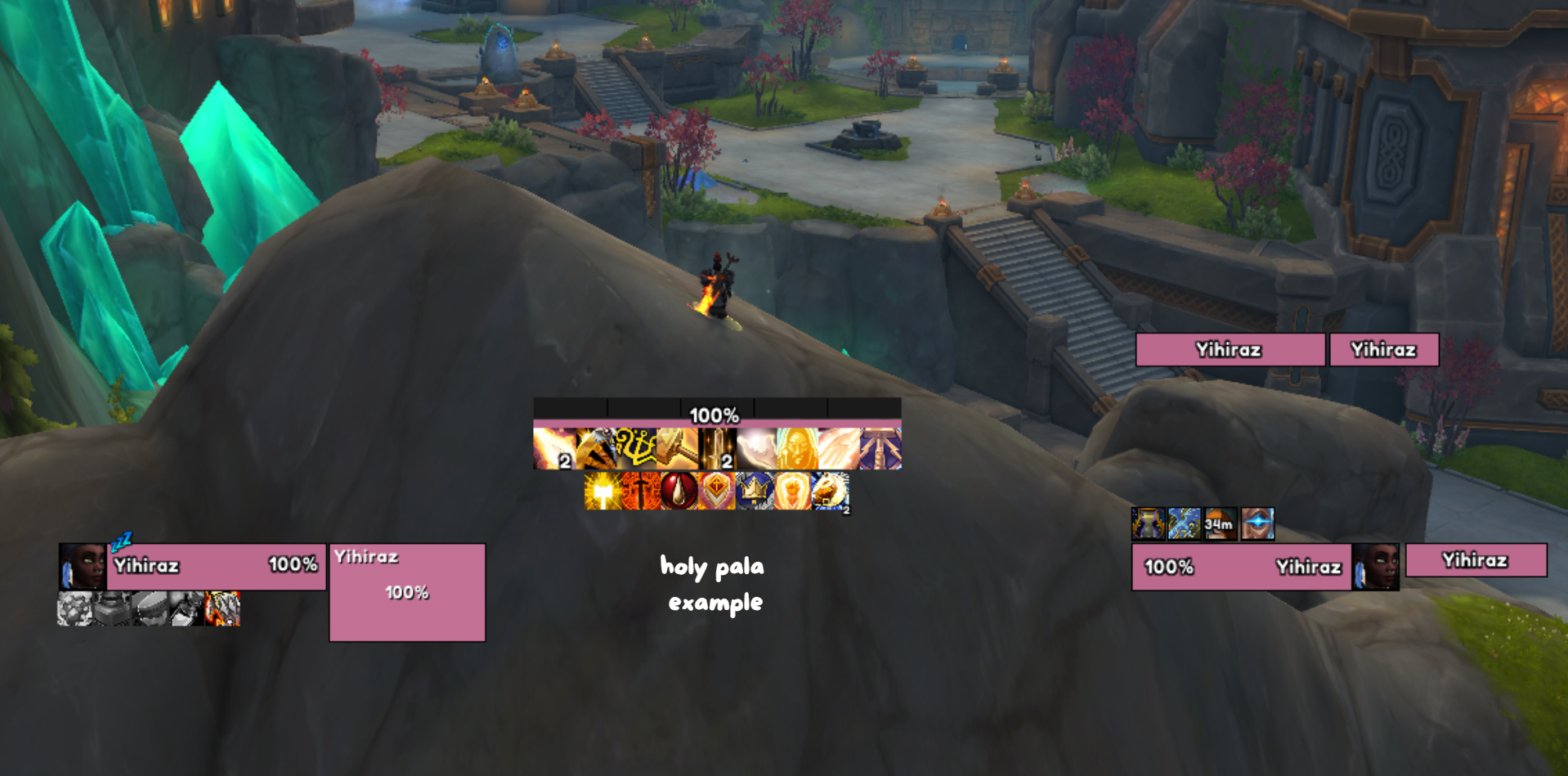Click the buff icon showing 34m
The image size is (1568, 776).
pyautogui.click(x=1220, y=523)
